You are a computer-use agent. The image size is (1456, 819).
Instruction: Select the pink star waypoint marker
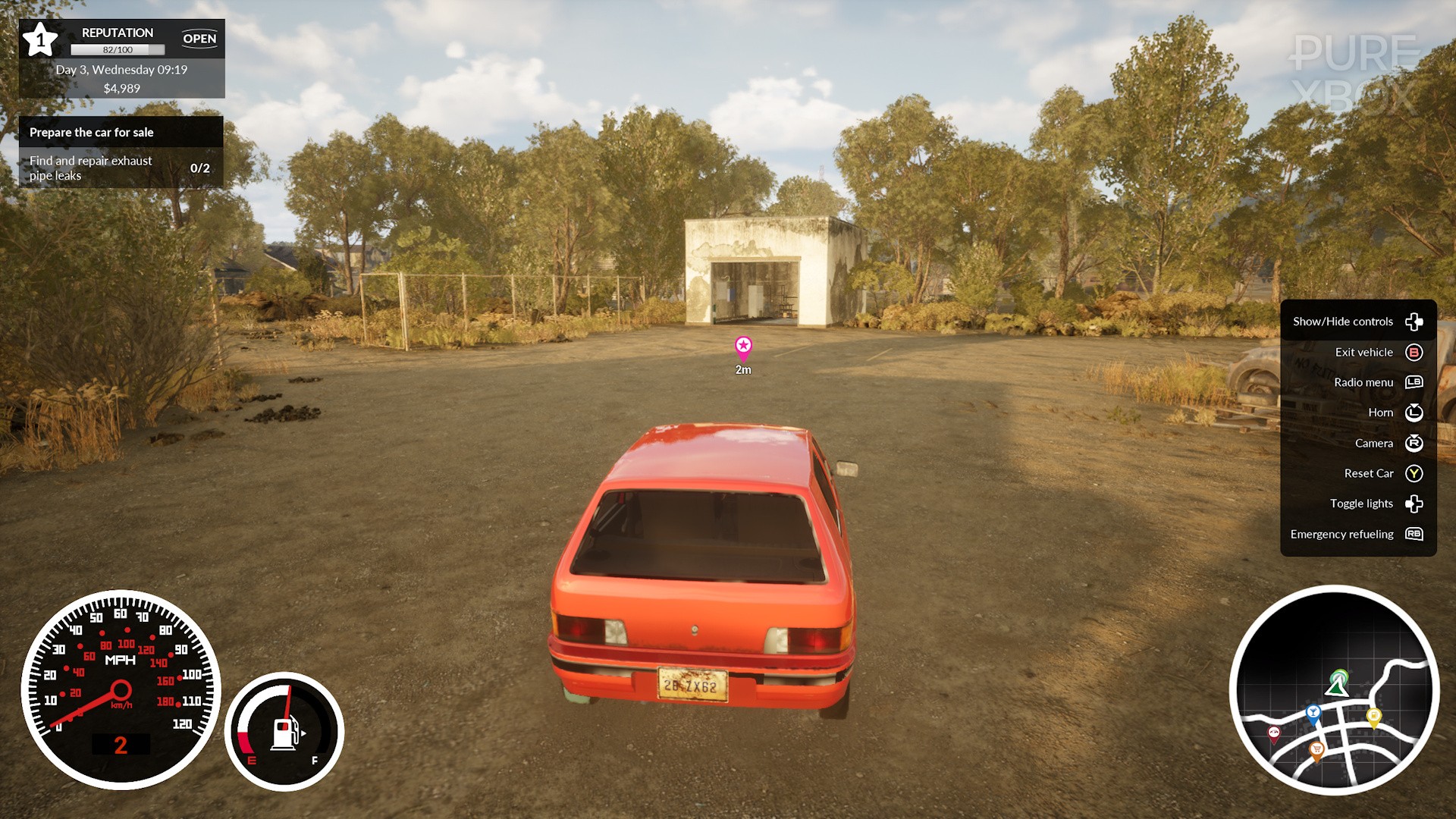(743, 347)
